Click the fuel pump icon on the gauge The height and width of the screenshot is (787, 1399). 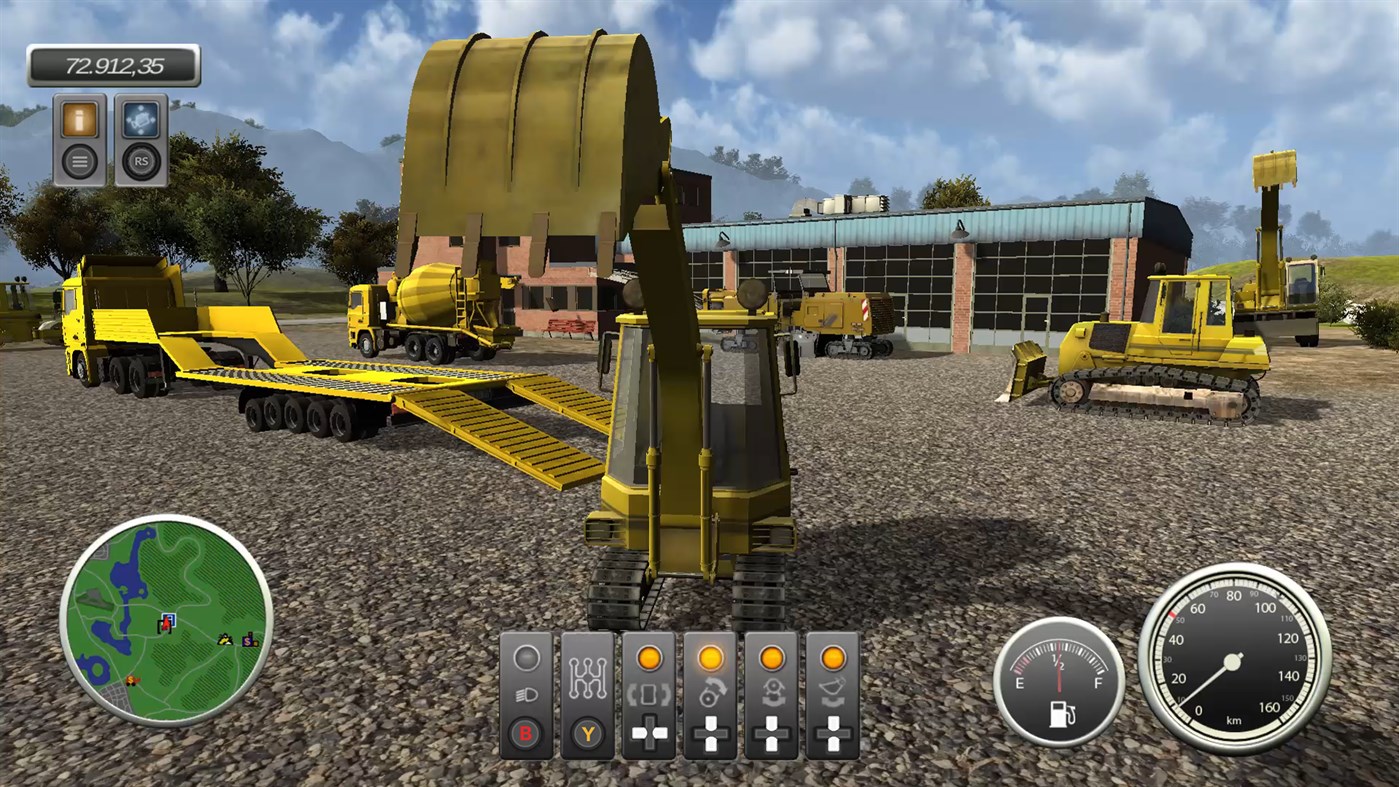point(1061,714)
